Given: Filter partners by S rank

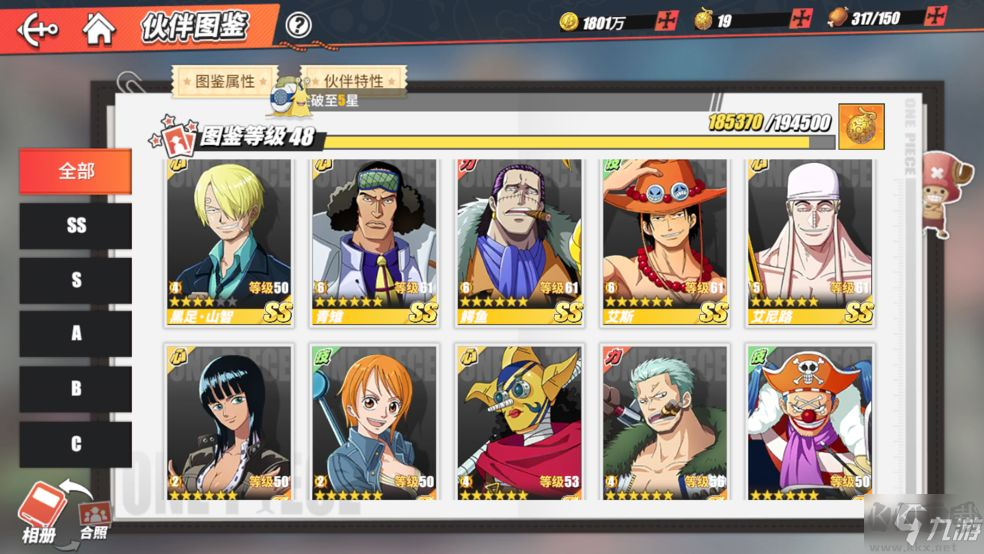Looking at the screenshot, I should [x=76, y=281].
